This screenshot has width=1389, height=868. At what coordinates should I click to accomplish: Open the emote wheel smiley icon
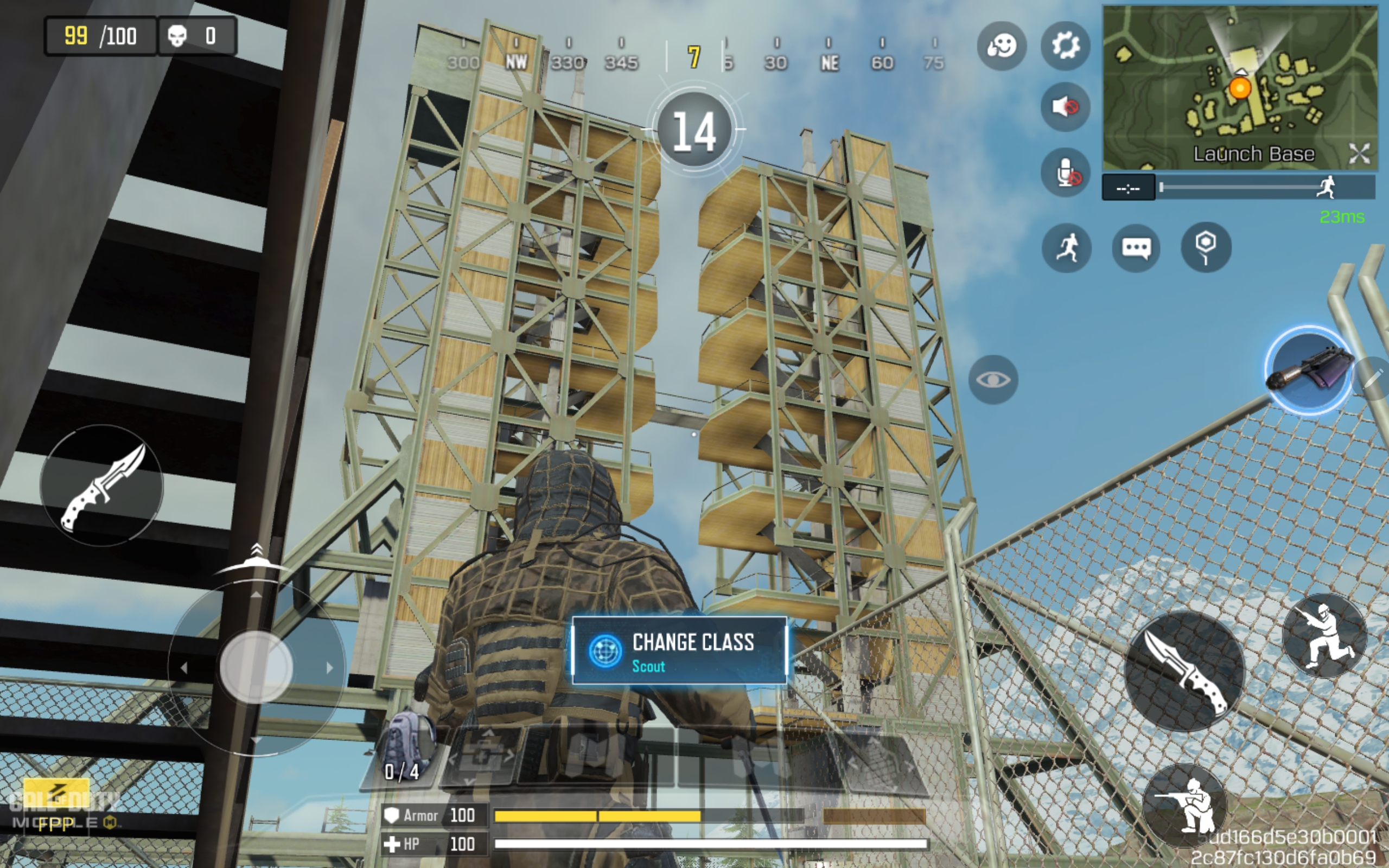[x=1002, y=46]
